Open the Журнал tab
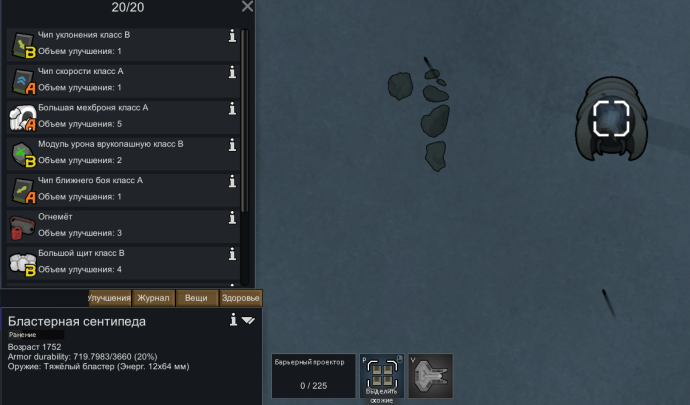Screen dimensions: 690x405 pyautogui.click(x=154, y=298)
